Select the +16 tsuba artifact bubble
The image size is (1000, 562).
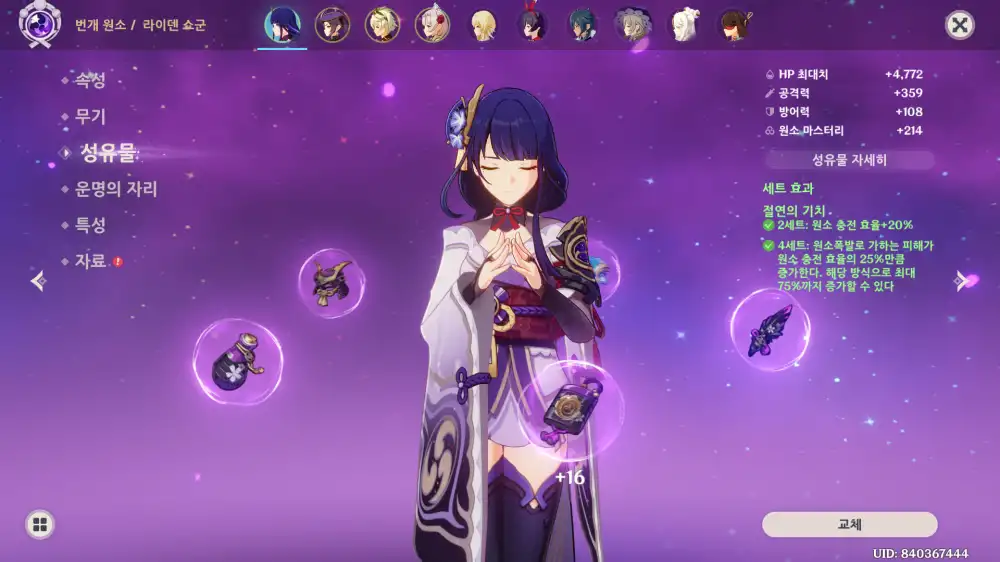click(x=571, y=409)
